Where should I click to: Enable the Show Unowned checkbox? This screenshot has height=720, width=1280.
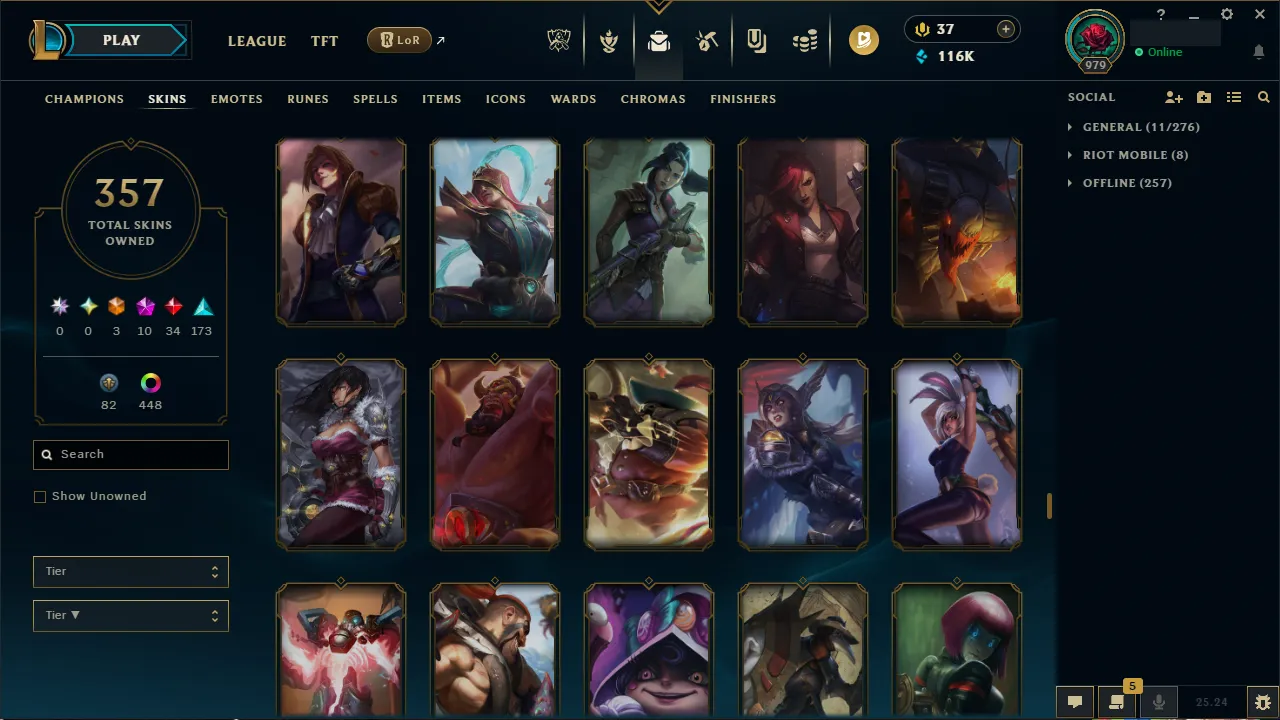click(40, 496)
